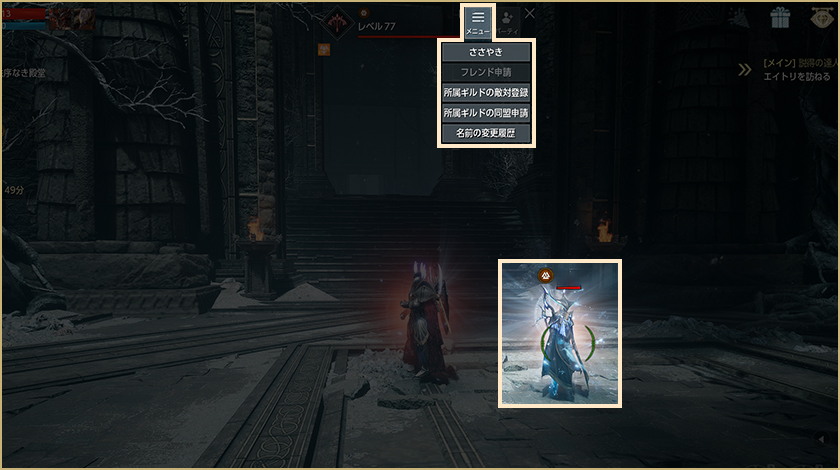Screen dimensions: 840x470
Task: Select the highlighted target character thumbnail
Action: tap(560, 334)
